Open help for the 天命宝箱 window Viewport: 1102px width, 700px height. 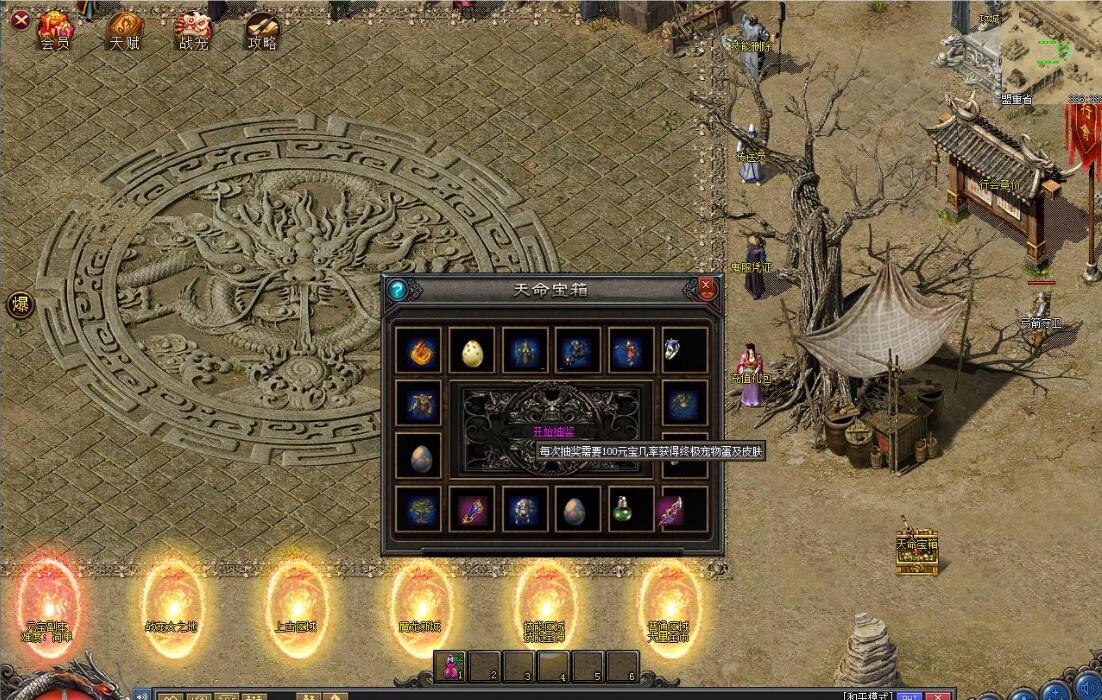(x=397, y=291)
